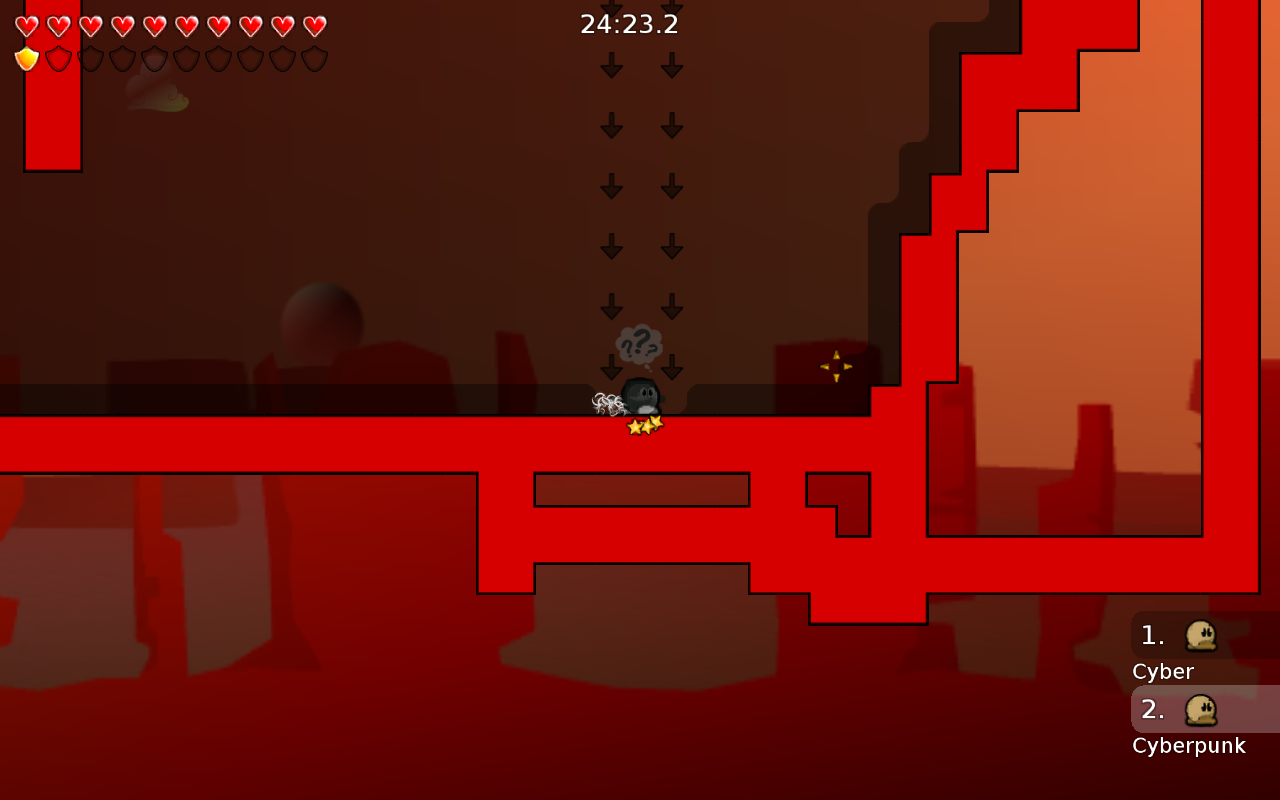Image resolution: width=1280 pixels, height=800 pixels.
Task: Click the last heart in the health bar
Action: (315, 27)
